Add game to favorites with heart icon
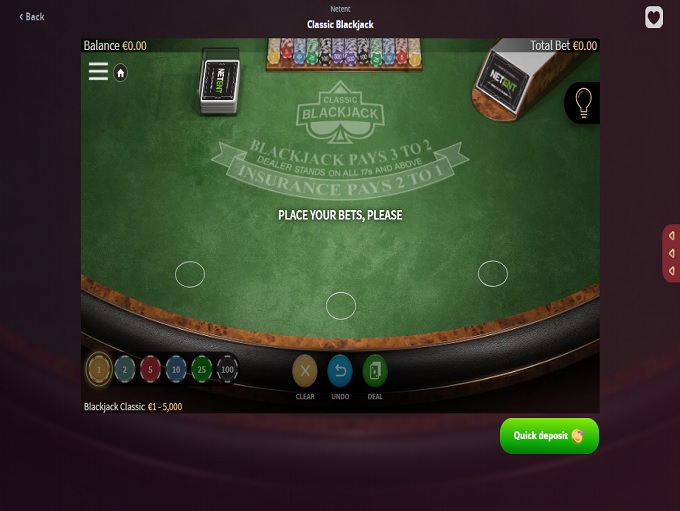680x511 pixels. [654, 18]
